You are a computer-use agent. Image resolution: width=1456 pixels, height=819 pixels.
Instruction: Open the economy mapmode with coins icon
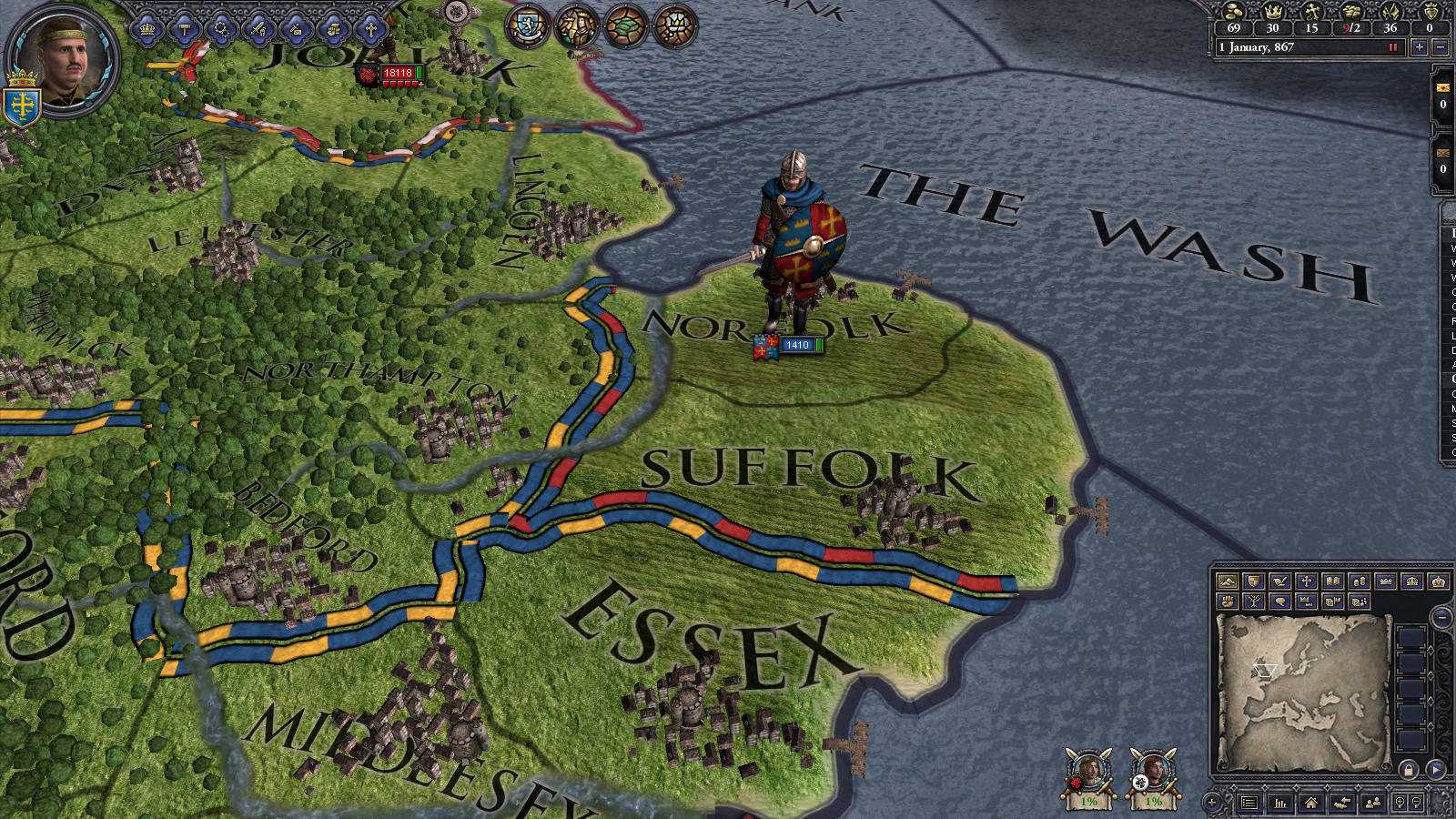(x=1359, y=581)
